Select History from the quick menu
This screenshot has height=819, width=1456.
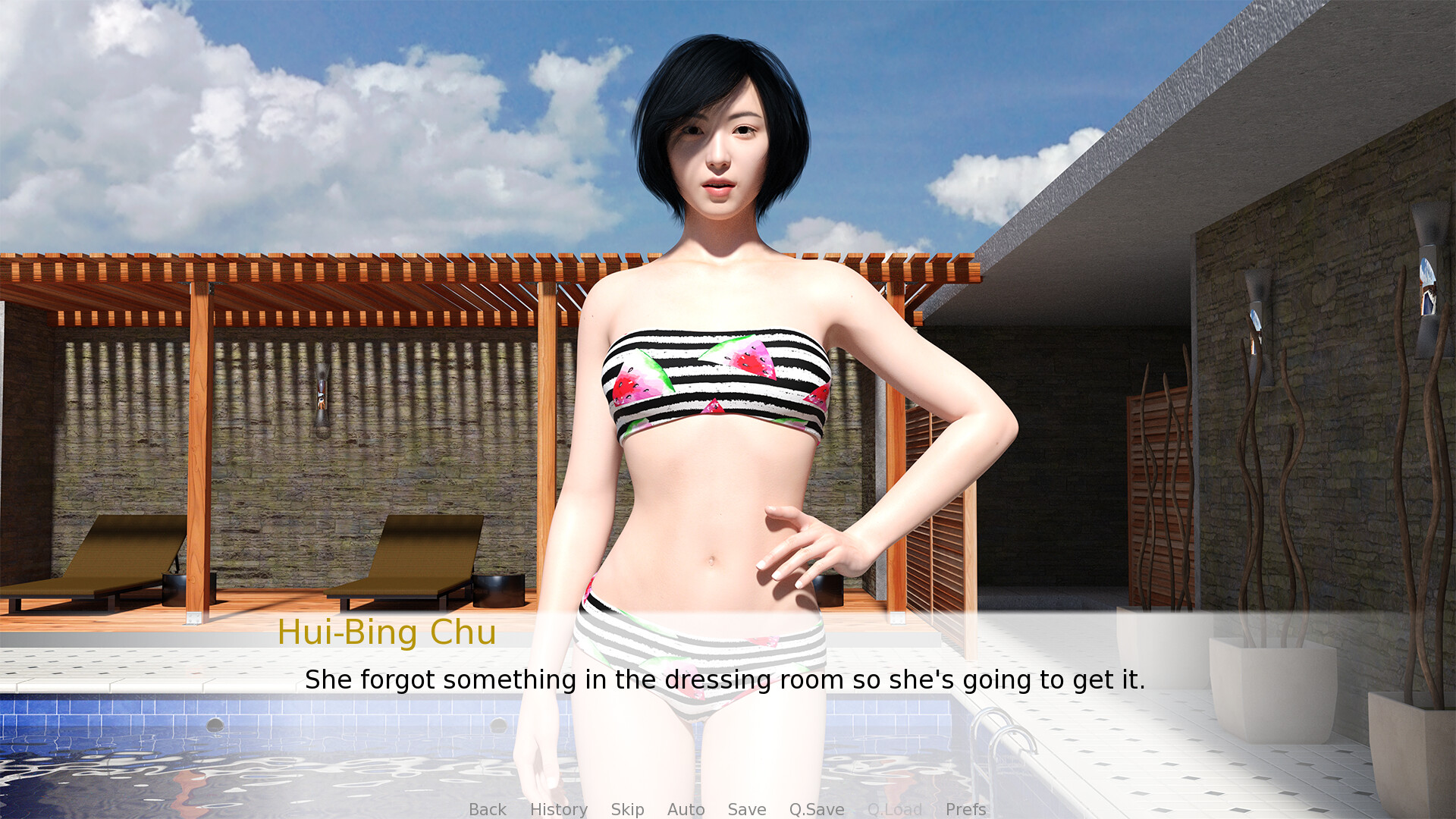point(559,809)
